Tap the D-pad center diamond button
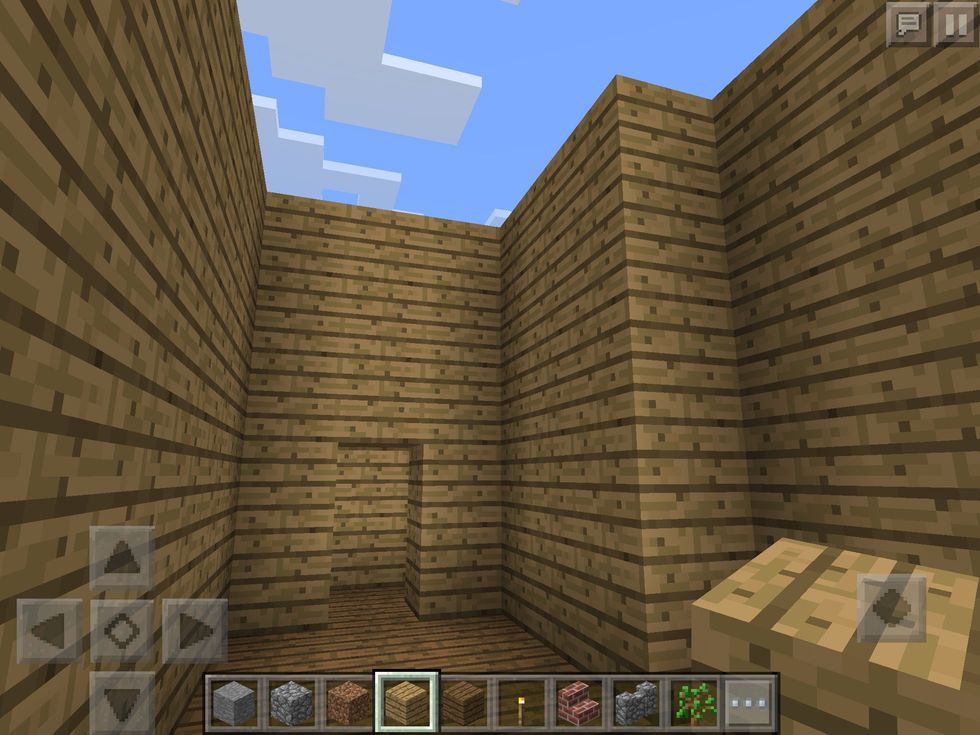Image resolution: width=980 pixels, height=735 pixels. click(x=122, y=631)
